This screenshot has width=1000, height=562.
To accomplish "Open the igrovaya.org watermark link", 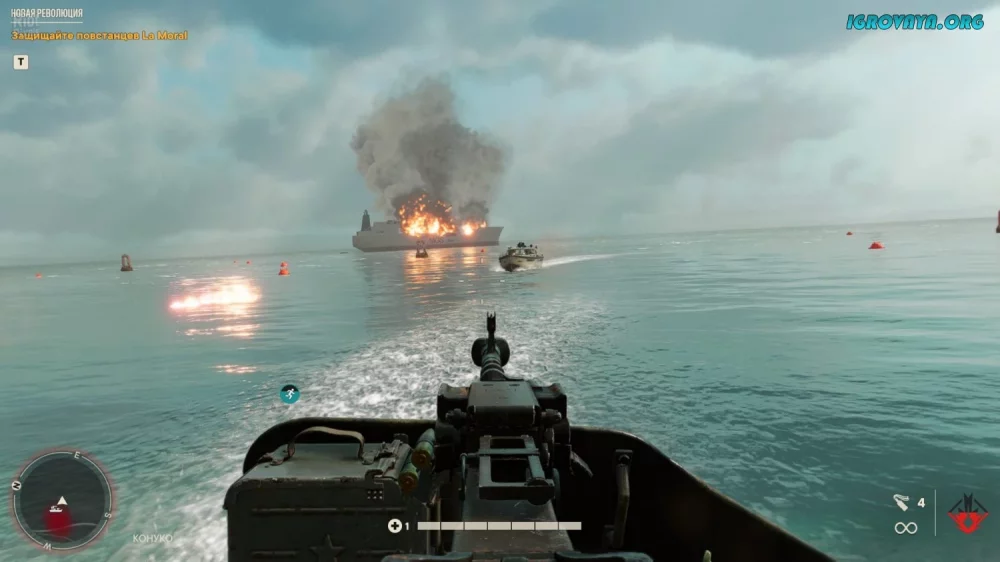I will (914, 21).
